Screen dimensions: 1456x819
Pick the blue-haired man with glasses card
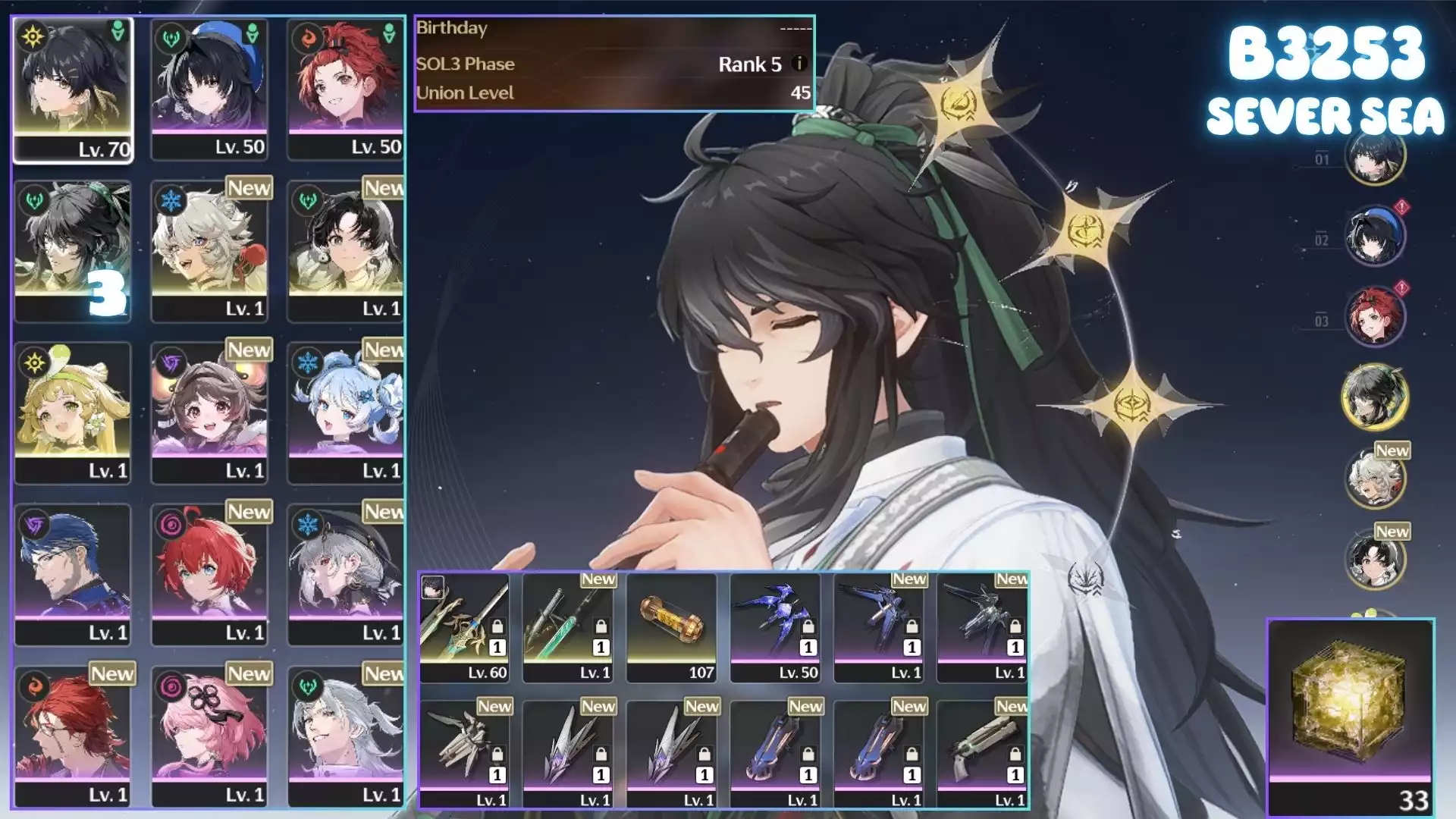[73, 574]
